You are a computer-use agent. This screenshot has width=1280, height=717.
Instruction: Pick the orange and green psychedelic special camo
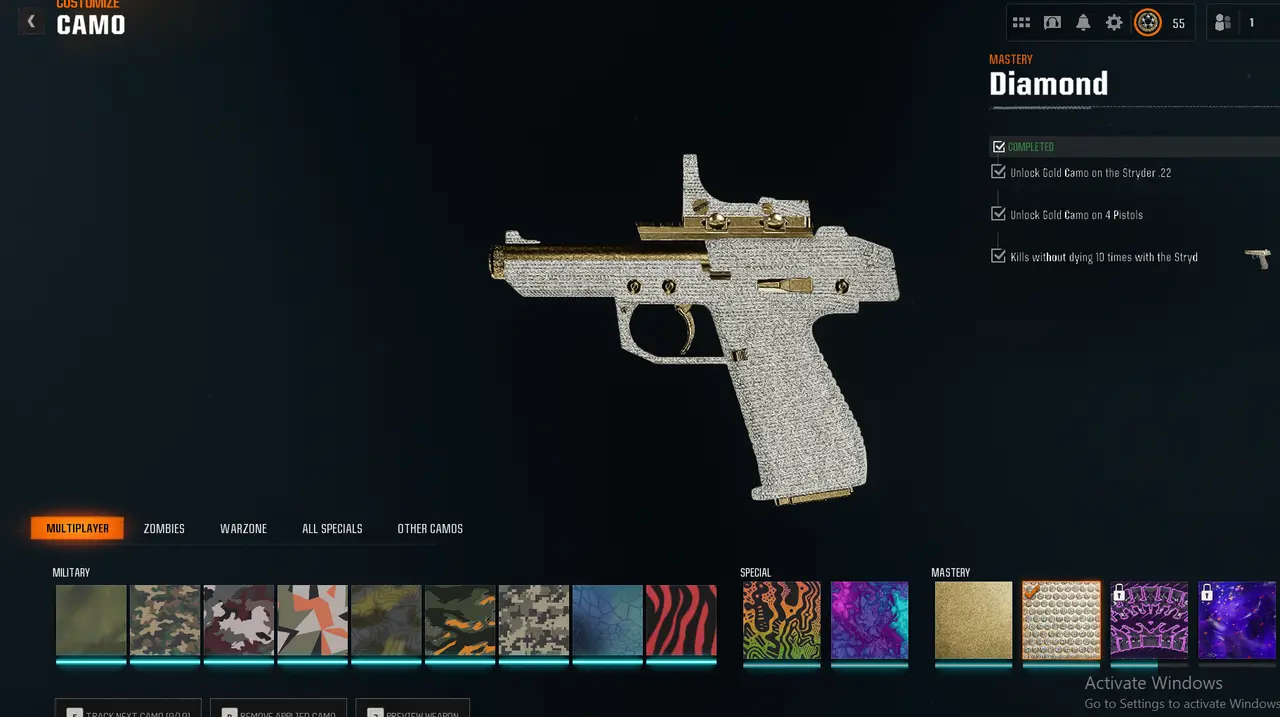[x=781, y=620]
